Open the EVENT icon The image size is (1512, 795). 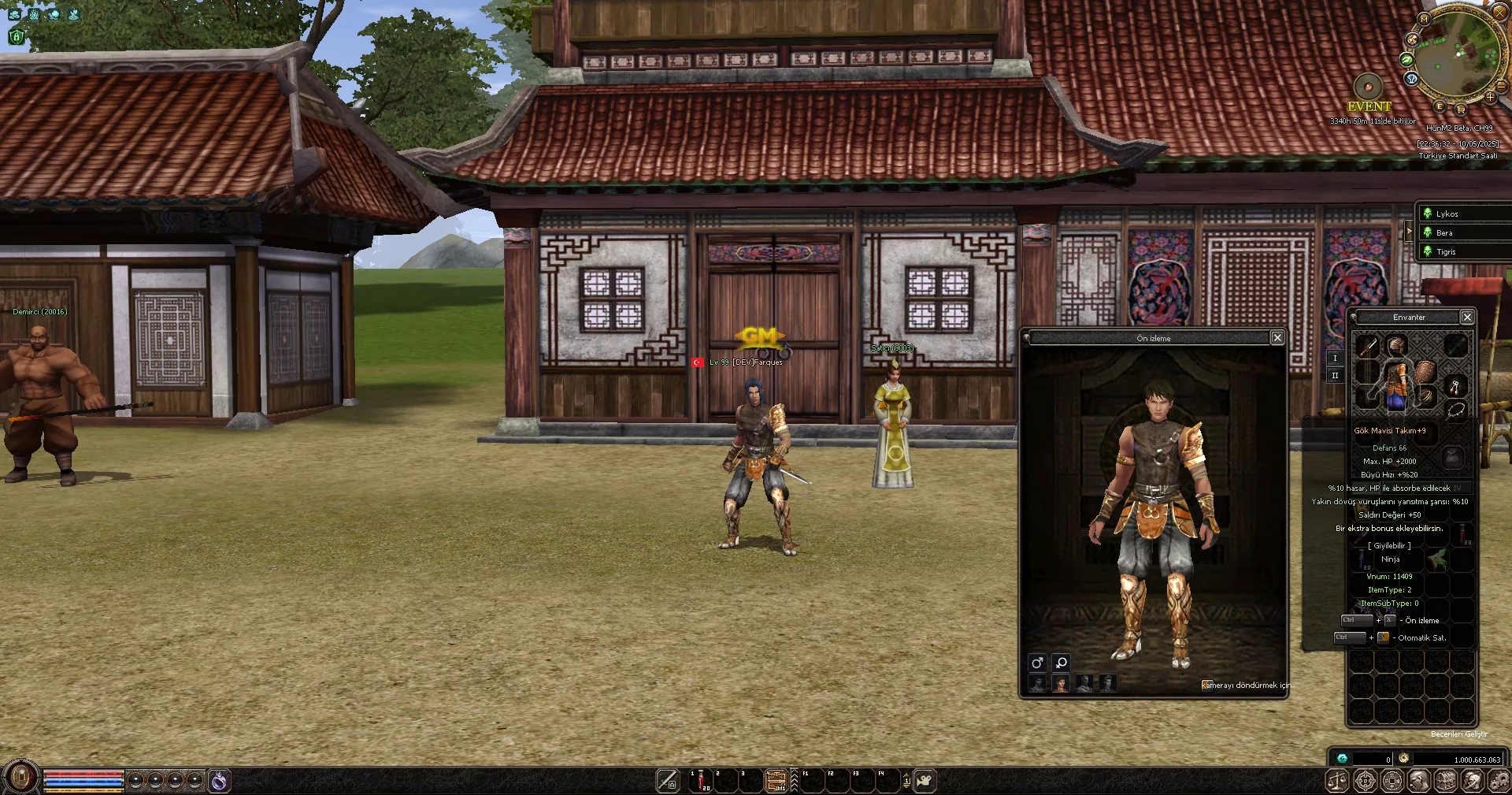(x=1368, y=87)
